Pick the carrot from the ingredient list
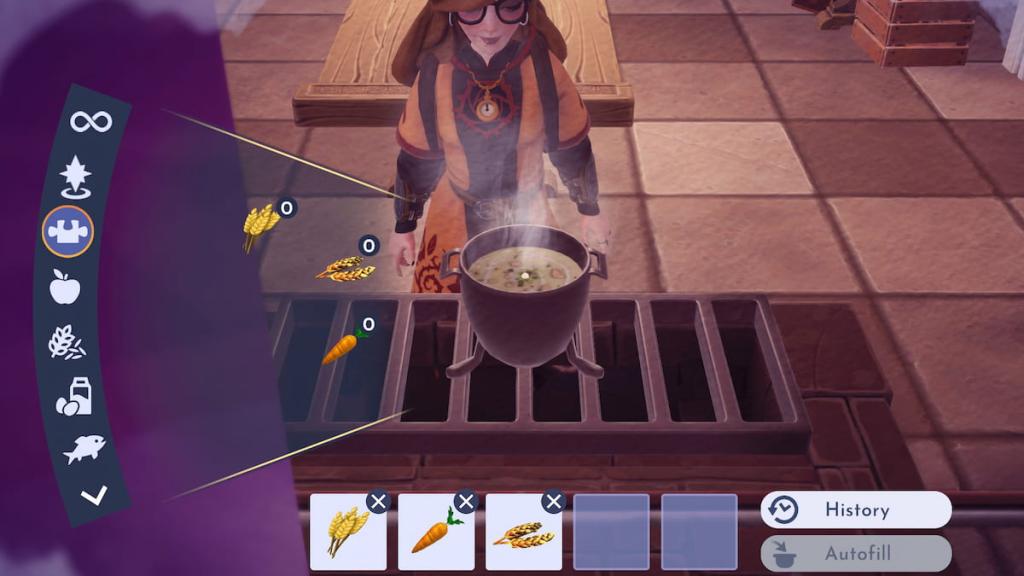Viewport: 1024px width, 576px height. [x=341, y=347]
